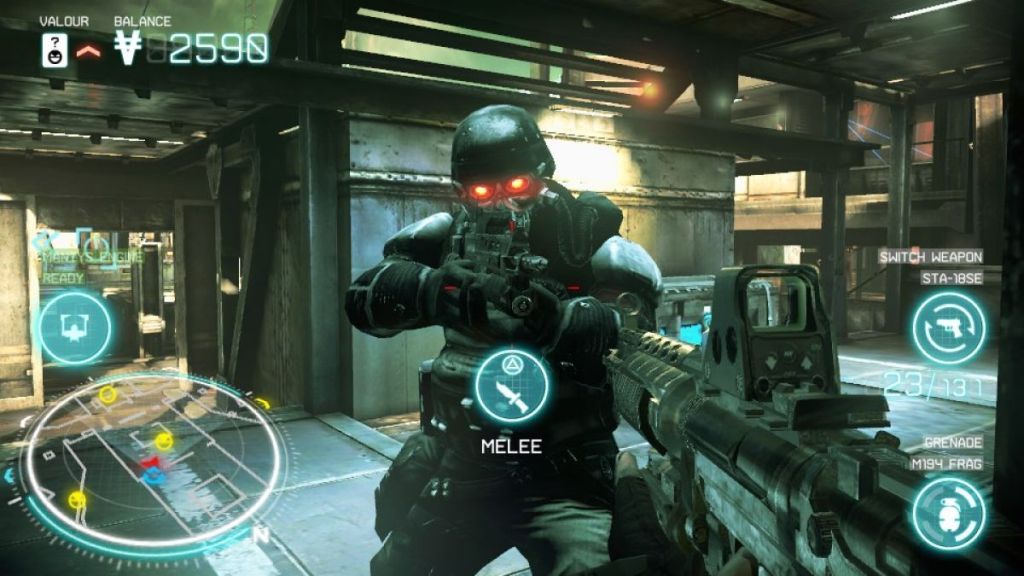The image size is (1024, 576).
Task: Open the circular radar minimap
Action: click(148, 462)
